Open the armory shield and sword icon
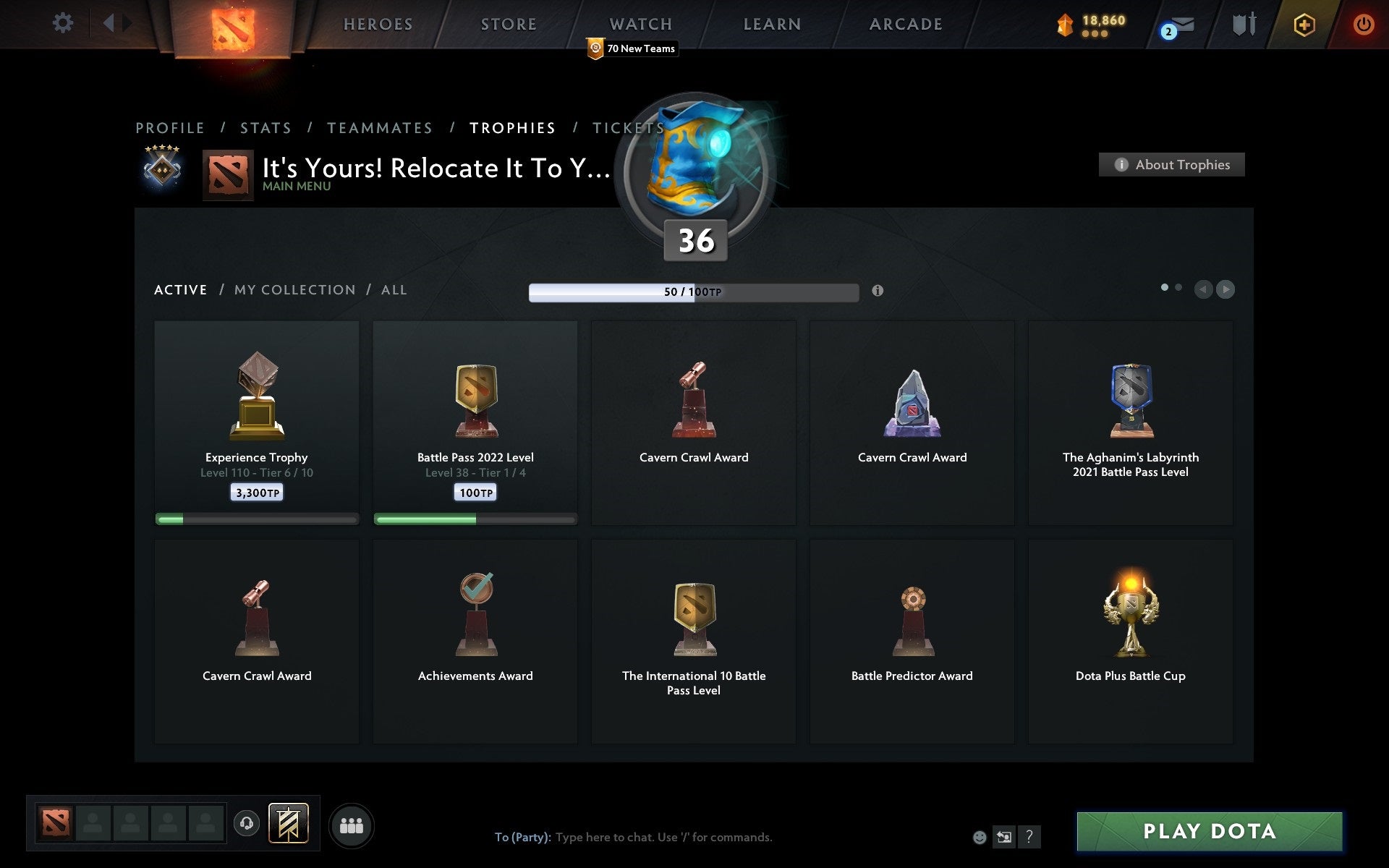 point(1242,24)
